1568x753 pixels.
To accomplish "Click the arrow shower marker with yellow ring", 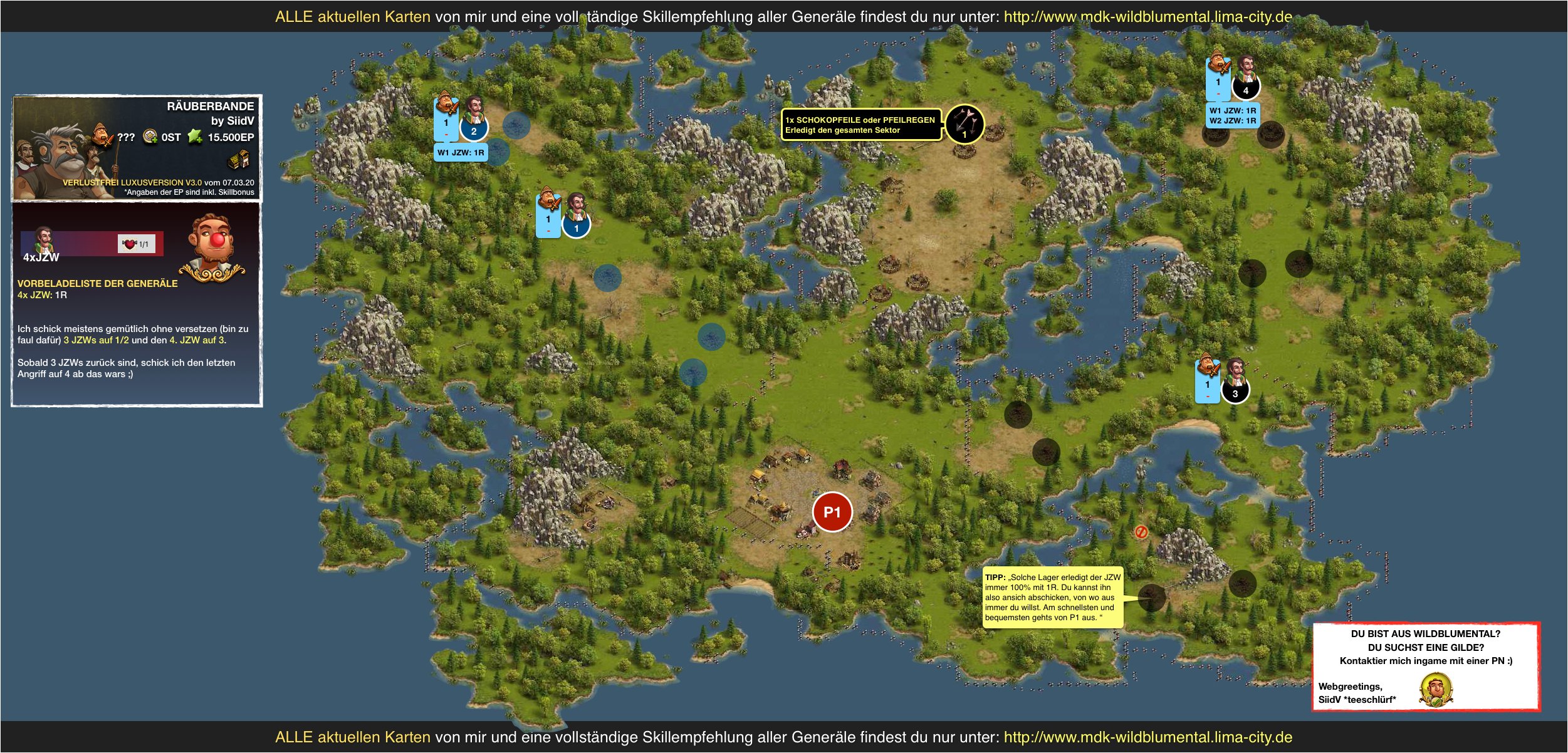I will (964, 124).
